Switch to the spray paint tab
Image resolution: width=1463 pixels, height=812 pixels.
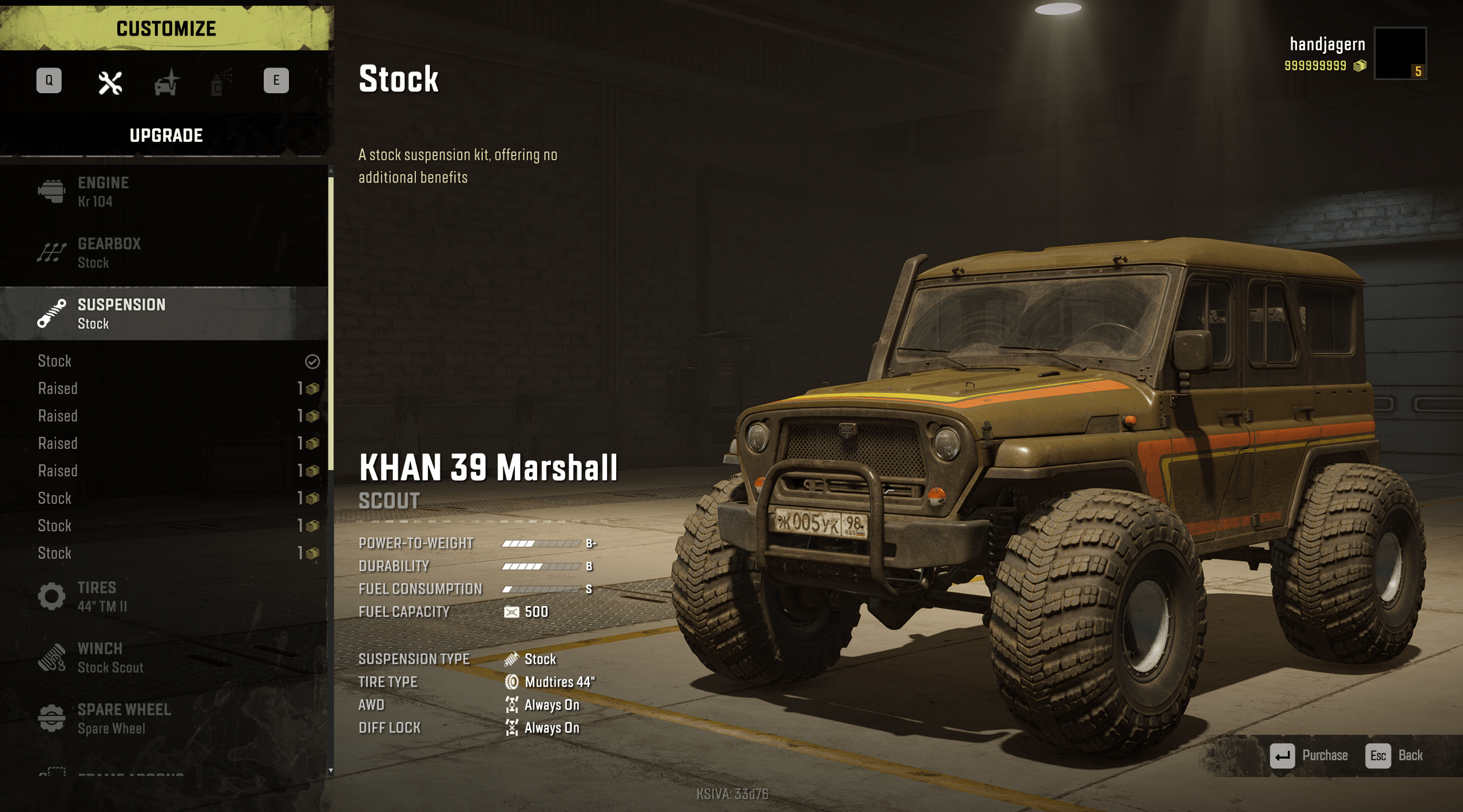pos(221,82)
